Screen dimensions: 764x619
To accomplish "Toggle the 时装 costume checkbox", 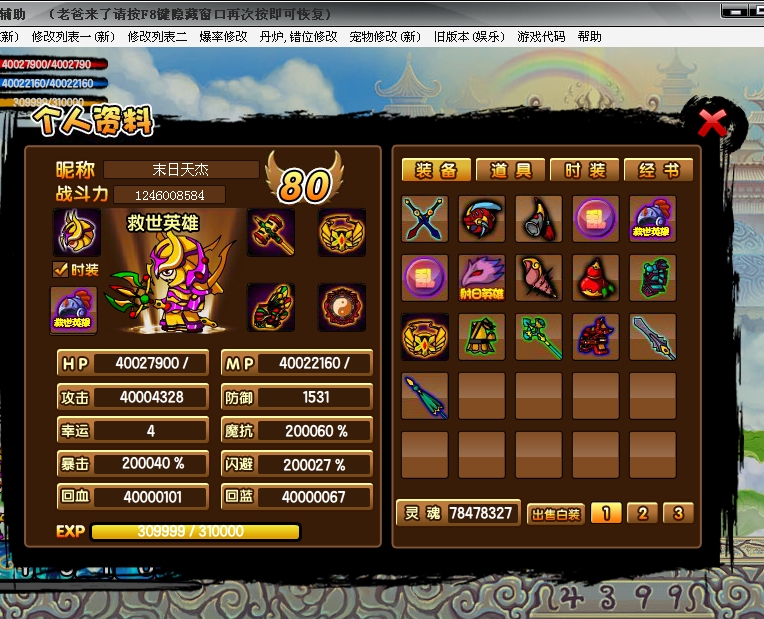I will (x=60, y=269).
